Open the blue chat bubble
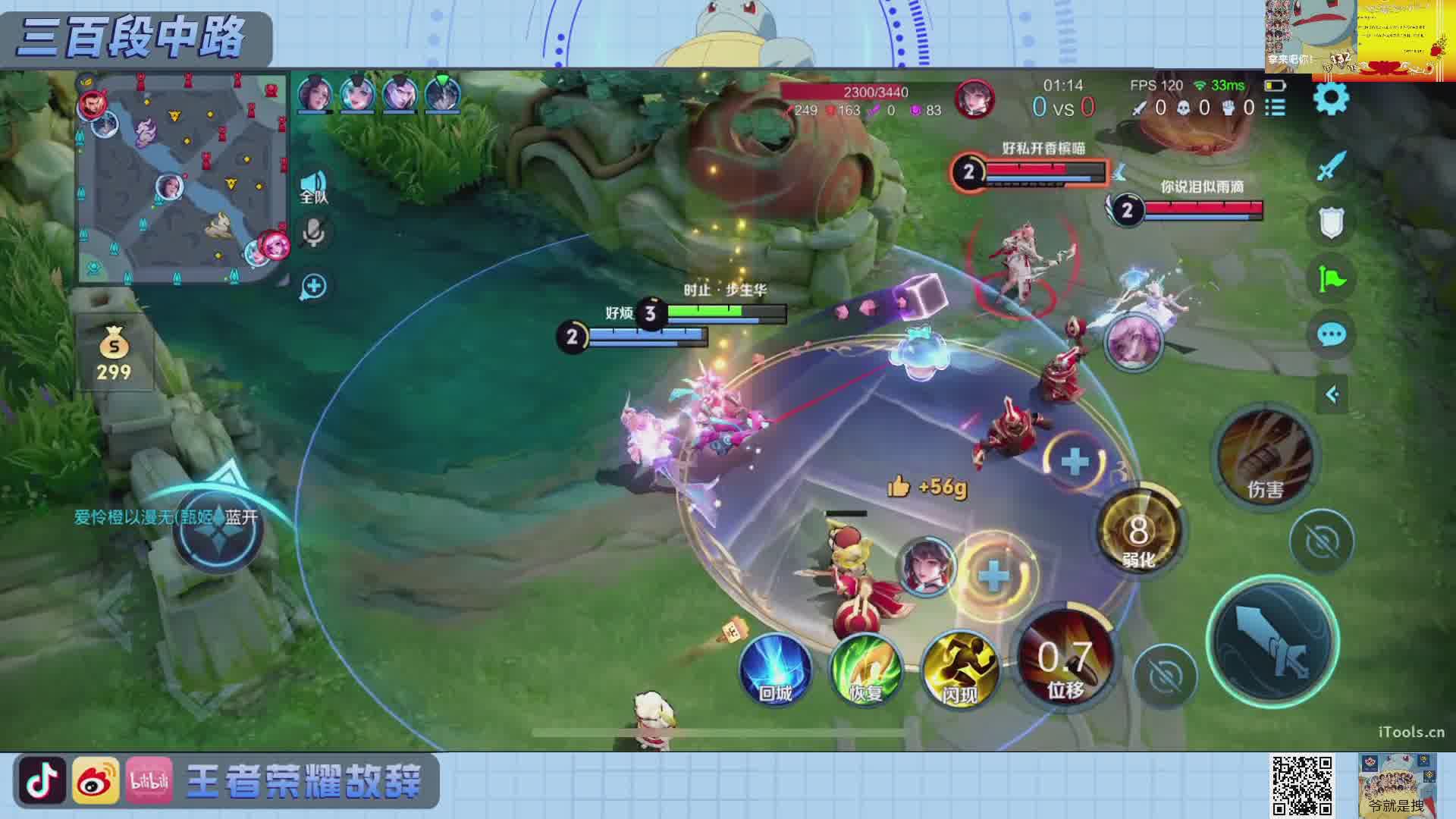 1331,334
